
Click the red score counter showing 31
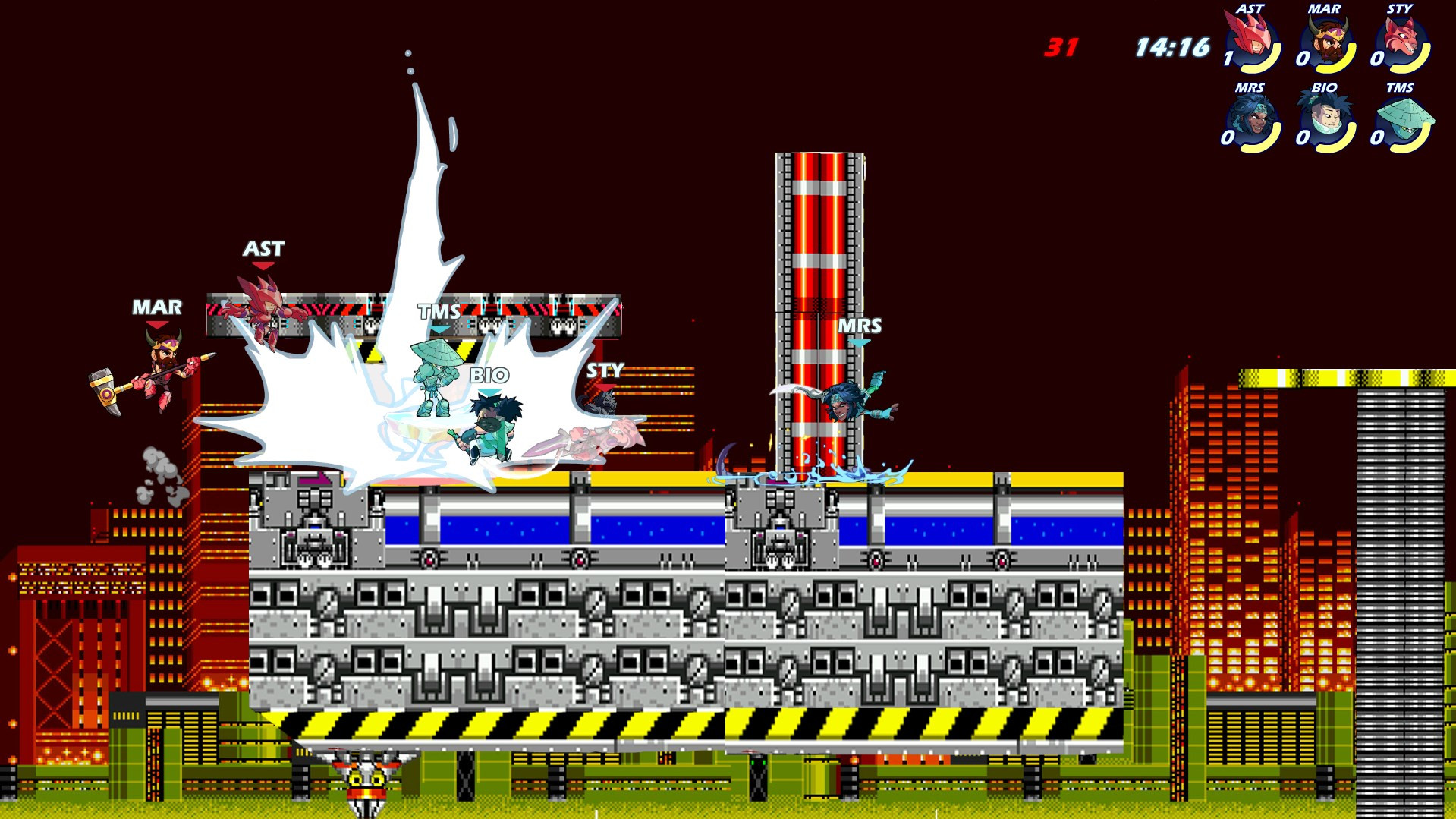coord(1060,47)
